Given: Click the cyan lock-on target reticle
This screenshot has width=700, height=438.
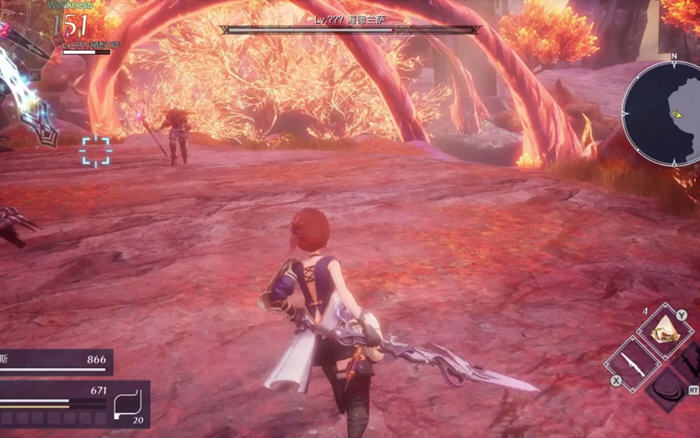Looking at the screenshot, I should 96,152.
